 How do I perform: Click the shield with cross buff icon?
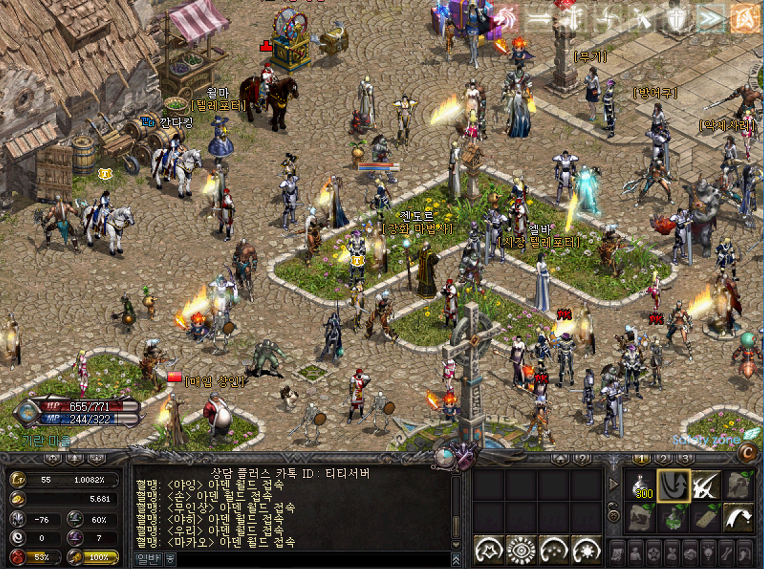[x=679, y=17]
